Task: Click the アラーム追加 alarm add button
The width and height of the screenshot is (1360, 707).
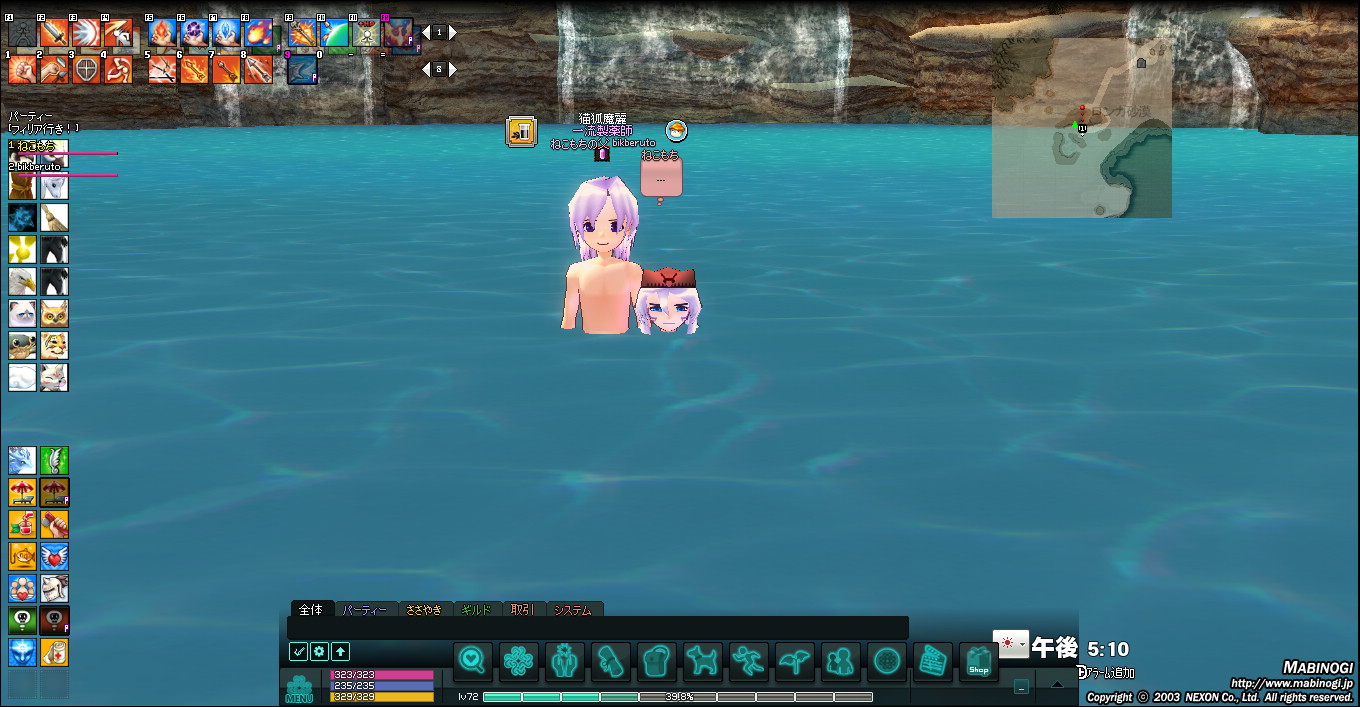Action: (x=1106, y=673)
